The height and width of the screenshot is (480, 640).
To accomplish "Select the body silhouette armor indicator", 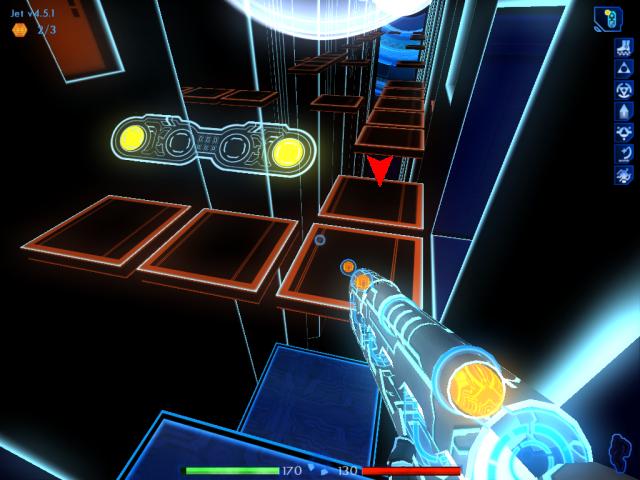I will [x=620, y=451].
